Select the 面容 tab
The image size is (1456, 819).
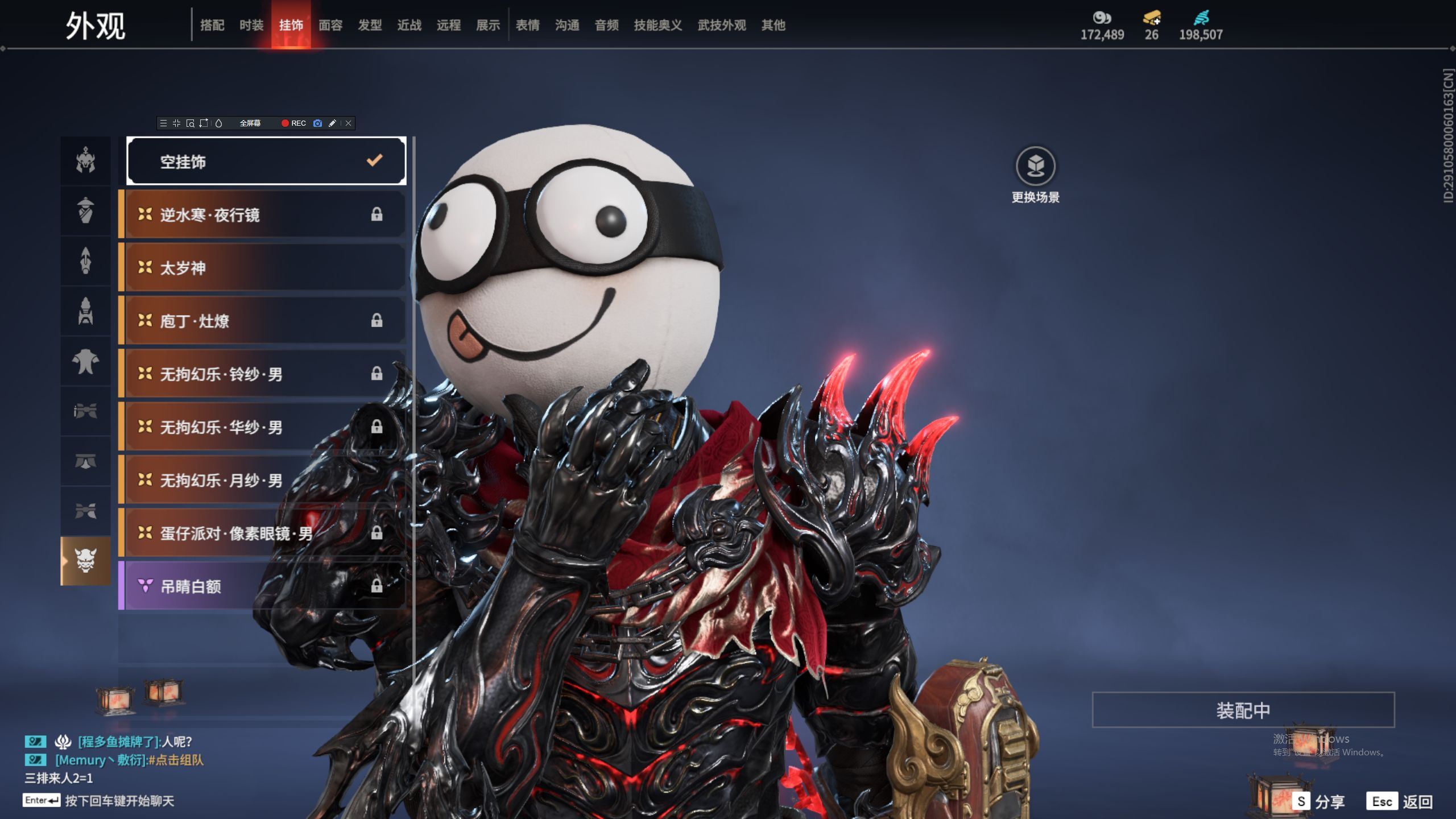click(x=330, y=25)
